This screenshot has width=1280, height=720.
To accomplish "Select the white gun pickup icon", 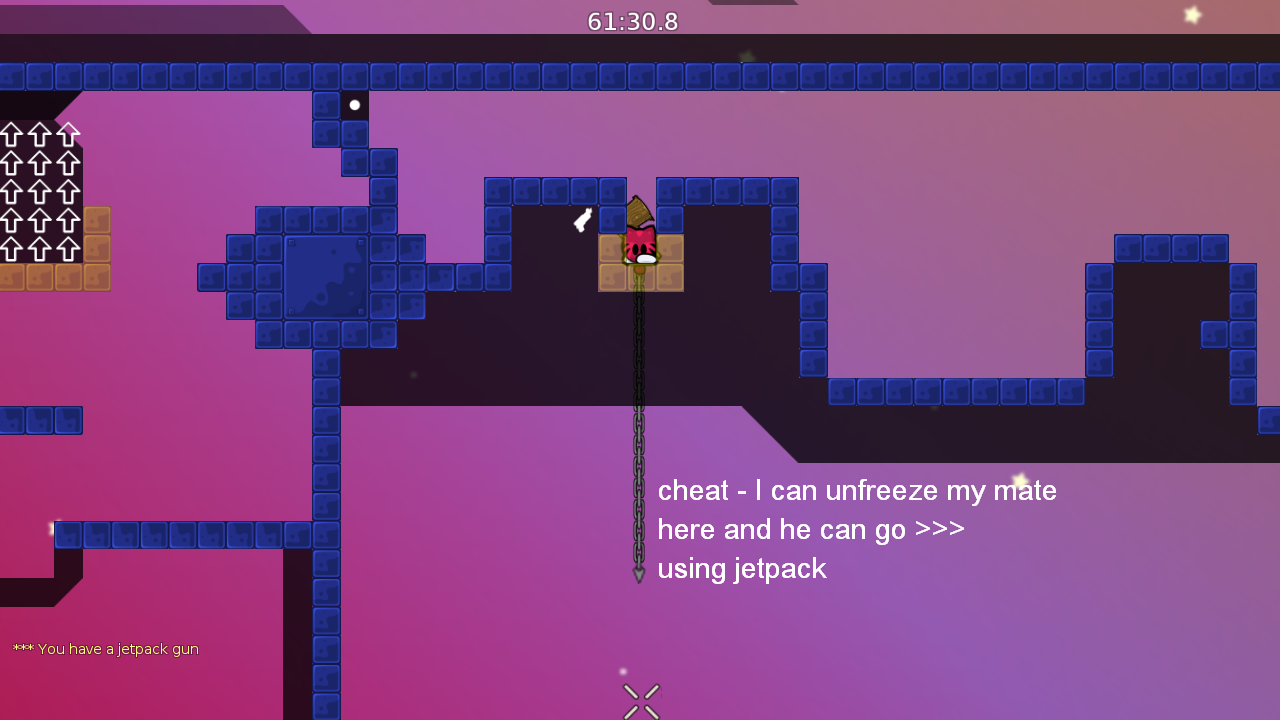I will pyautogui.click(x=583, y=218).
